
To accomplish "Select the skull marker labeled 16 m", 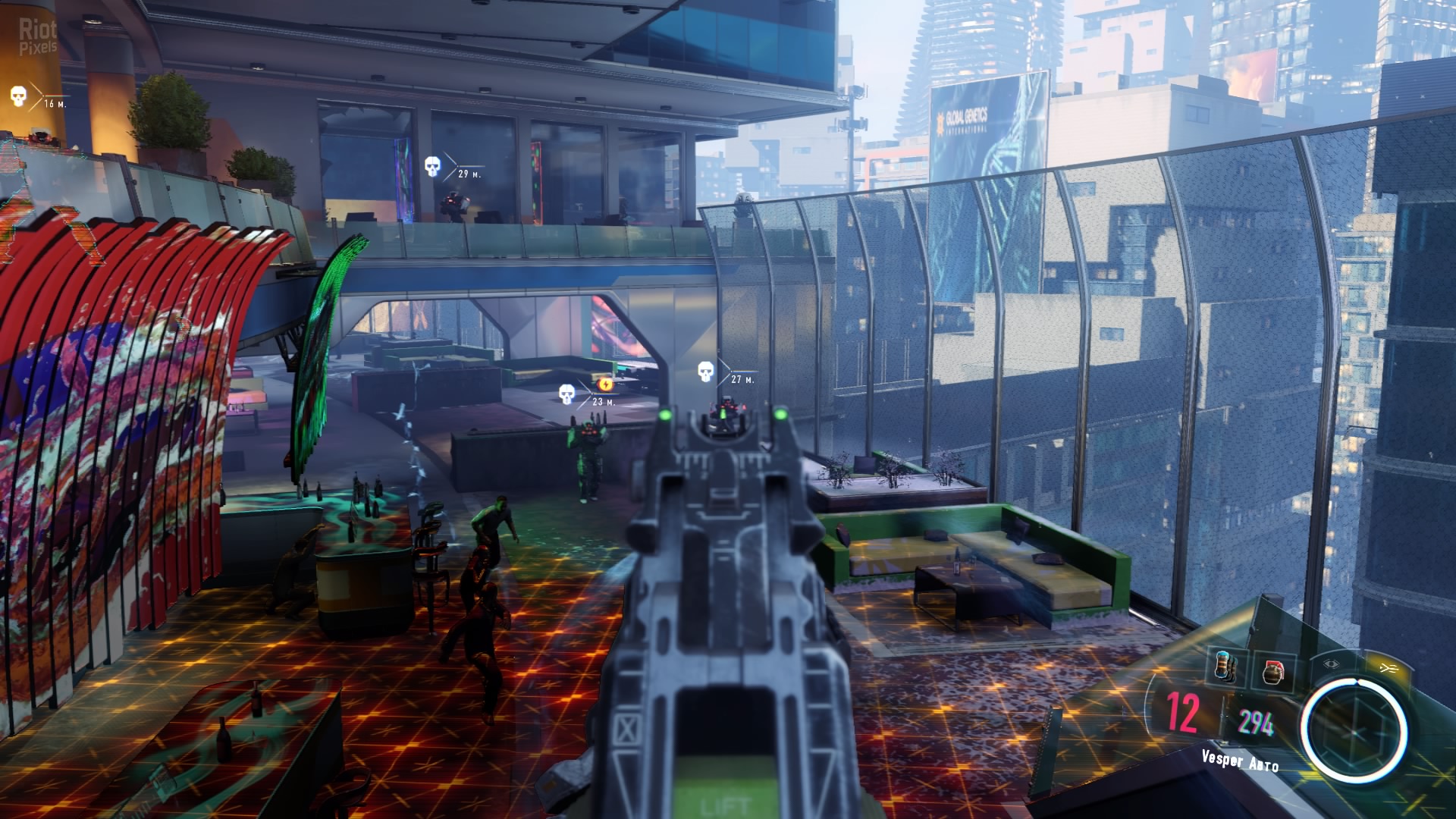I will 18,96.
